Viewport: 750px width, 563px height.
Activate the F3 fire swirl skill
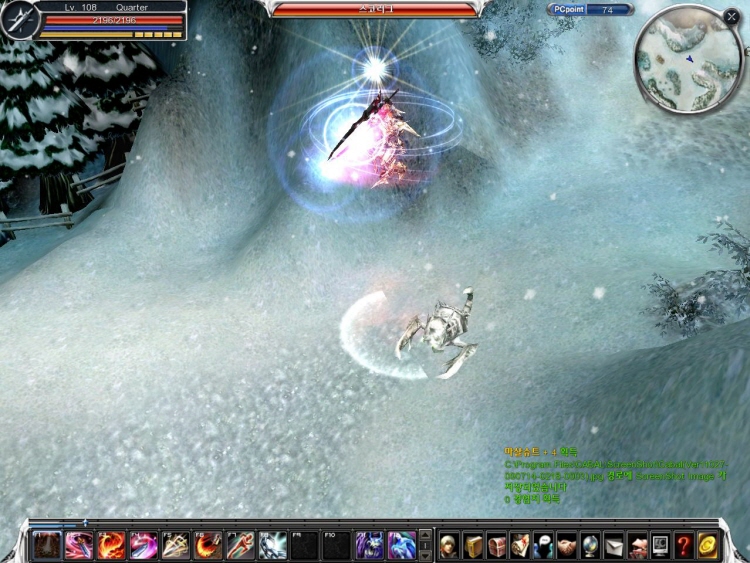pyautogui.click(x=111, y=545)
